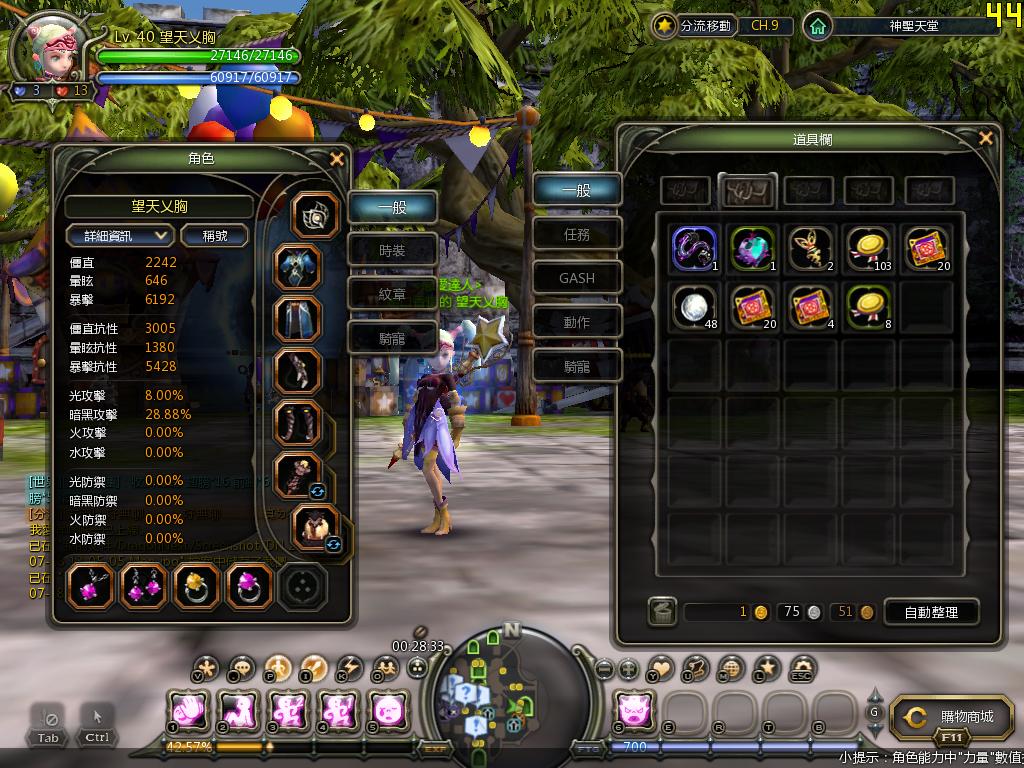The image size is (1024, 768).
Task: Open the 詳細資訊 dropdown
Action: [x=120, y=236]
